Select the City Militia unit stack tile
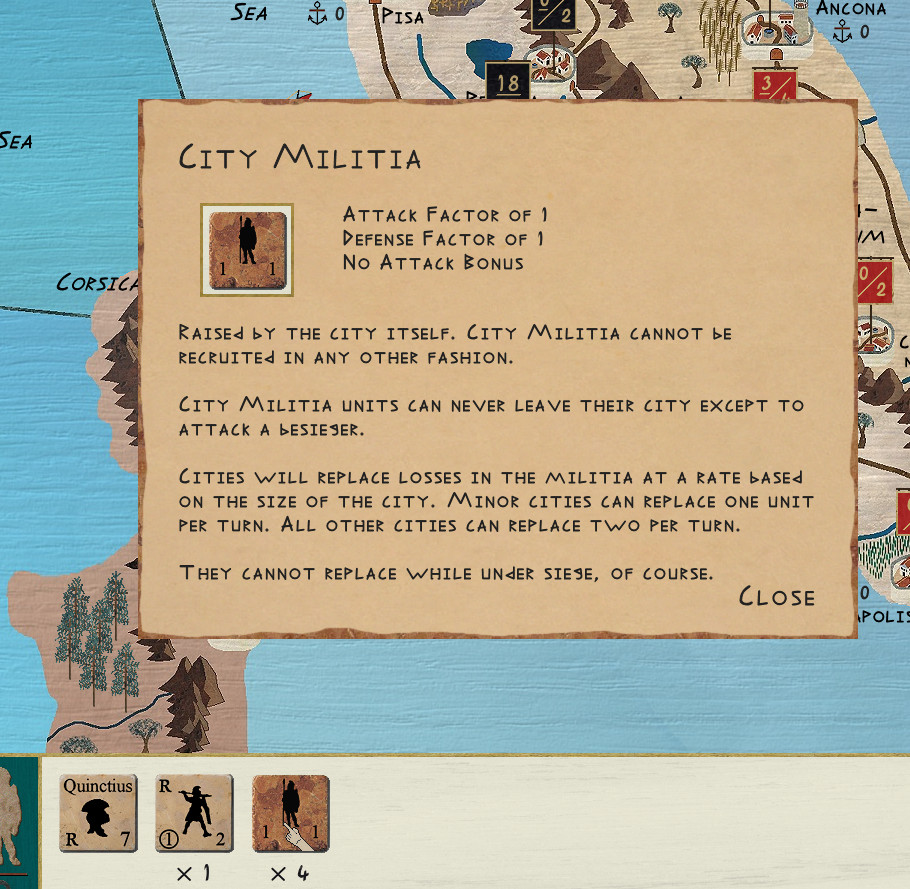 [x=290, y=813]
